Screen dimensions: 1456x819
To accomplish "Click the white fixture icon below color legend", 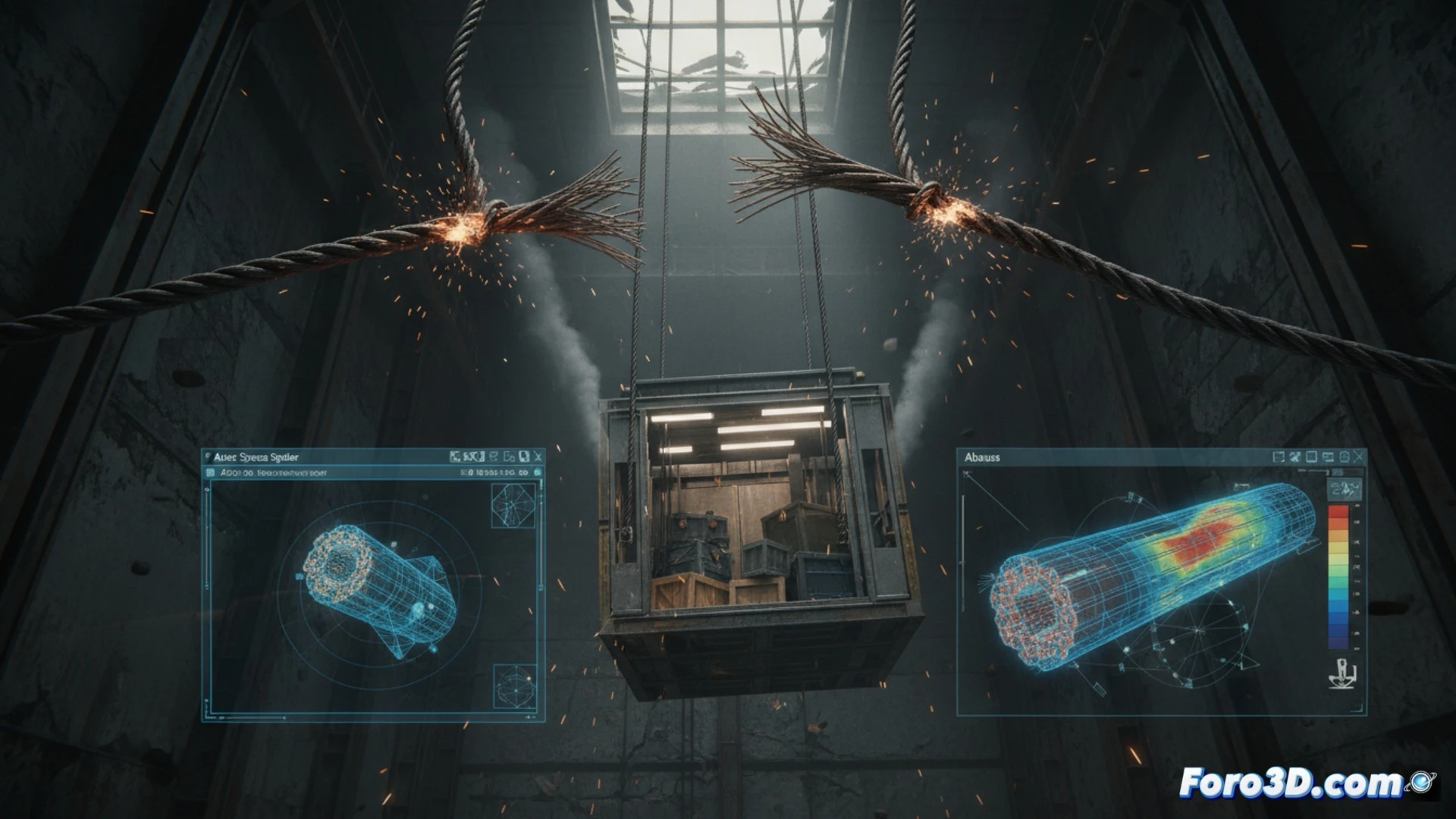I will (x=1343, y=674).
